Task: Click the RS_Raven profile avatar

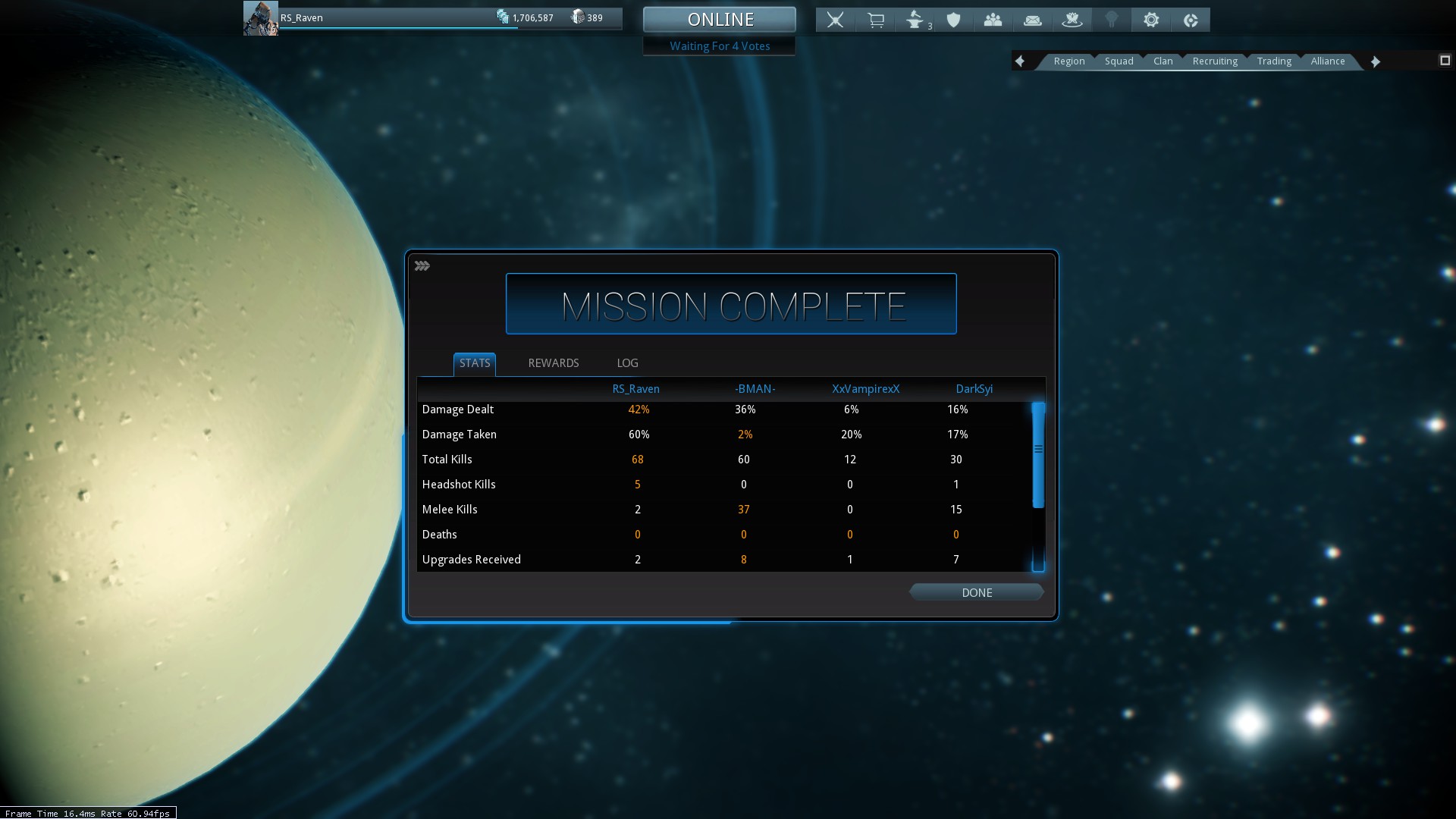Action: pos(260,18)
